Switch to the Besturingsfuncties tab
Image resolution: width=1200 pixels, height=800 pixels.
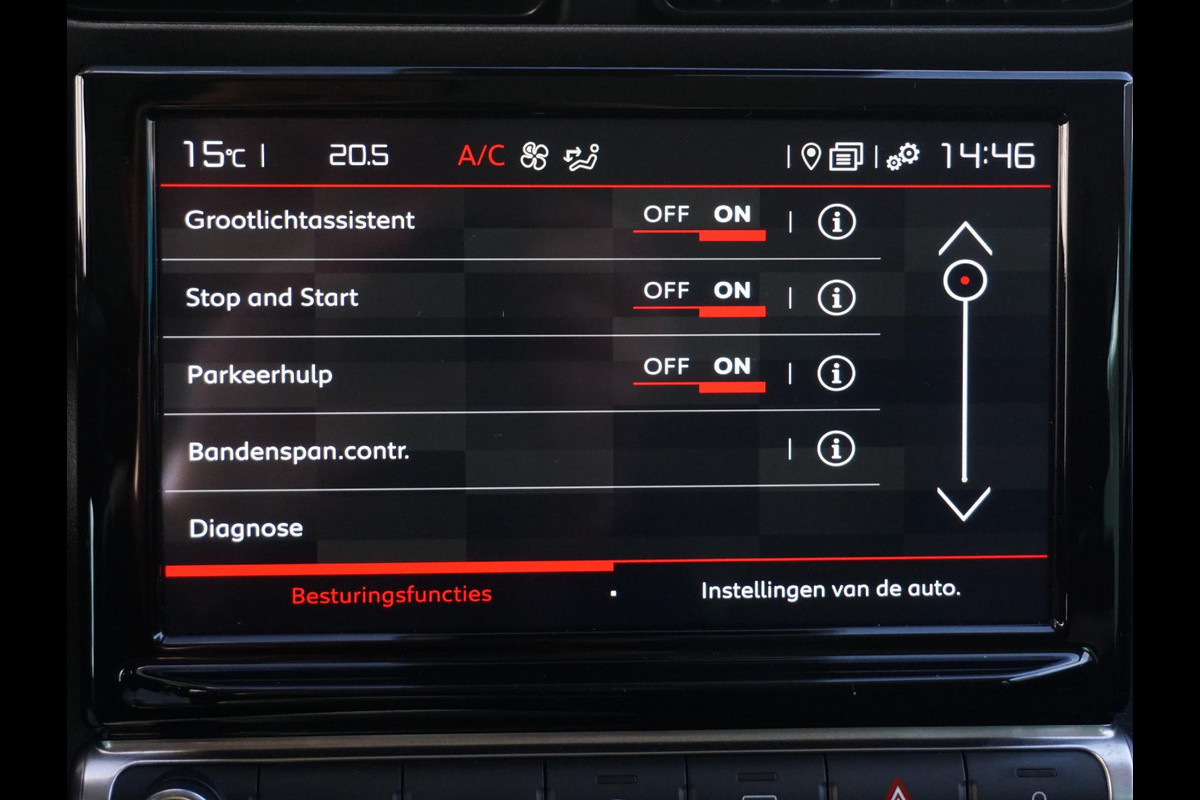tap(391, 595)
